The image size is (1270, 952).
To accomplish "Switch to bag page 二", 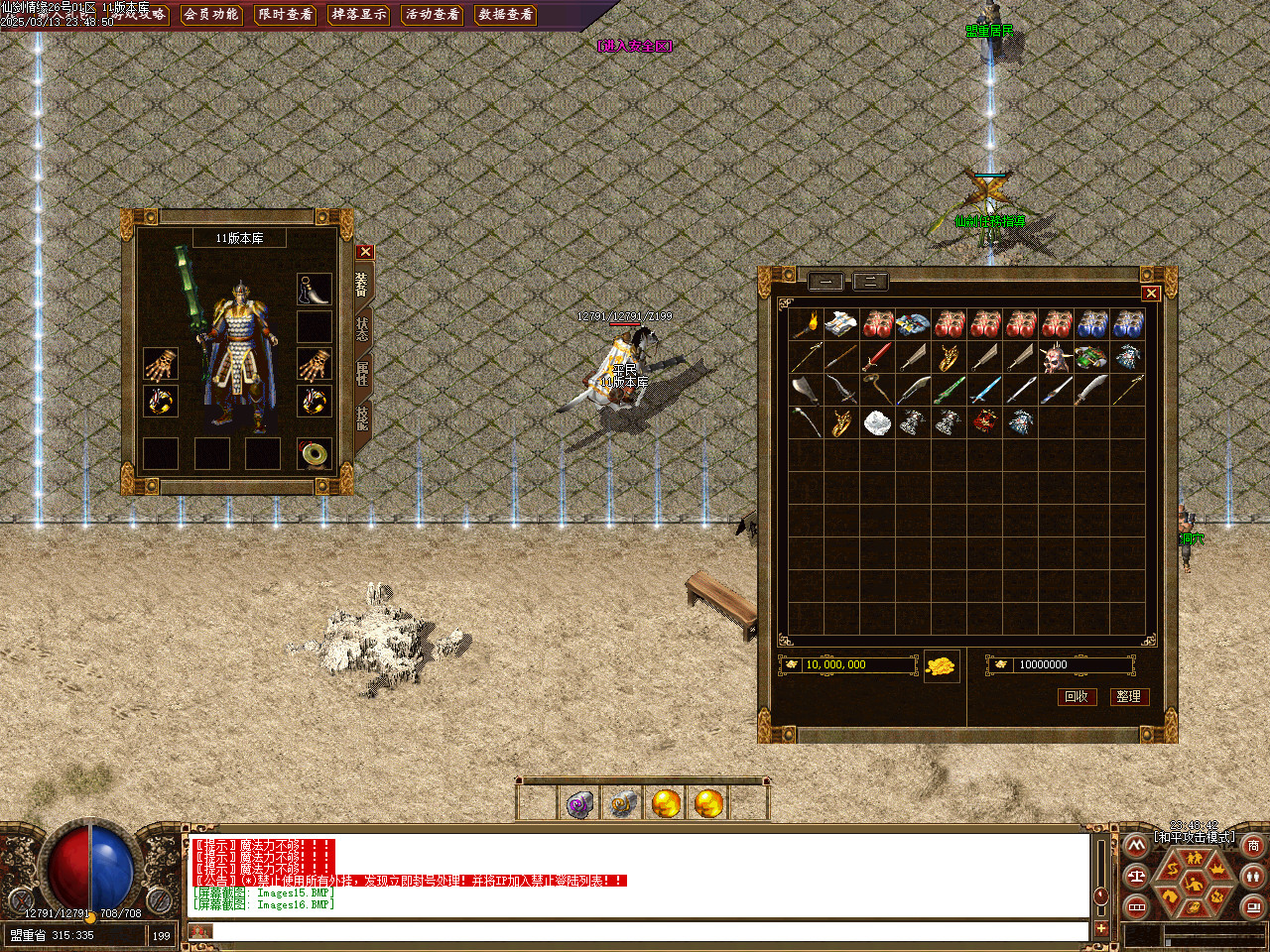I will (x=870, y=282).
